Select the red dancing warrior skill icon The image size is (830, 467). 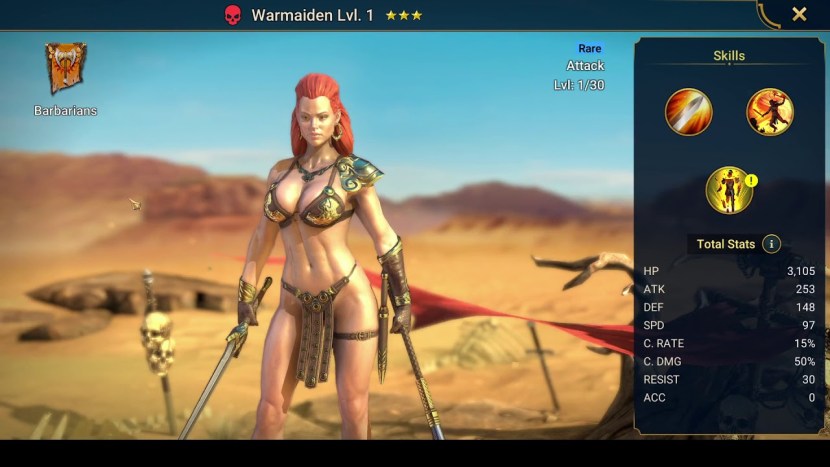point(770,112)
